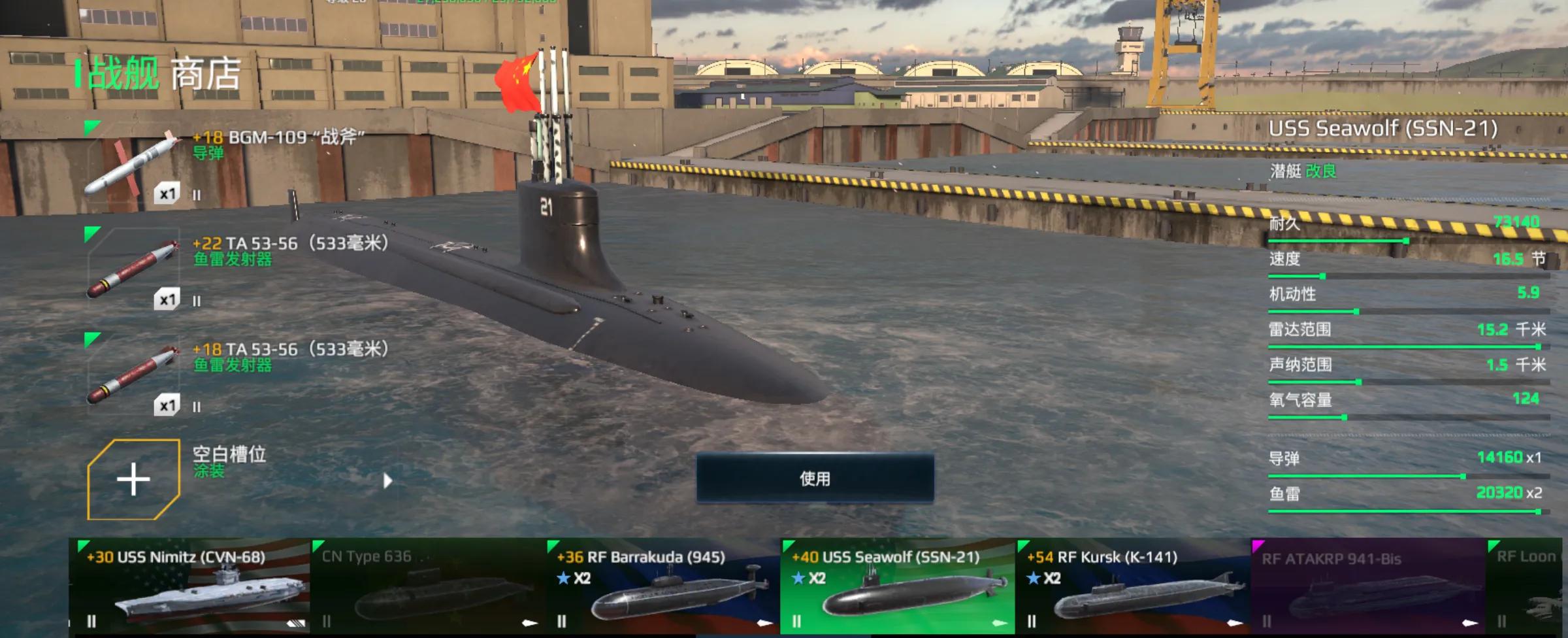1568x638 pixels.
Task: Pick the CN Type 636 submarine card
Action: tap(427, 586)
